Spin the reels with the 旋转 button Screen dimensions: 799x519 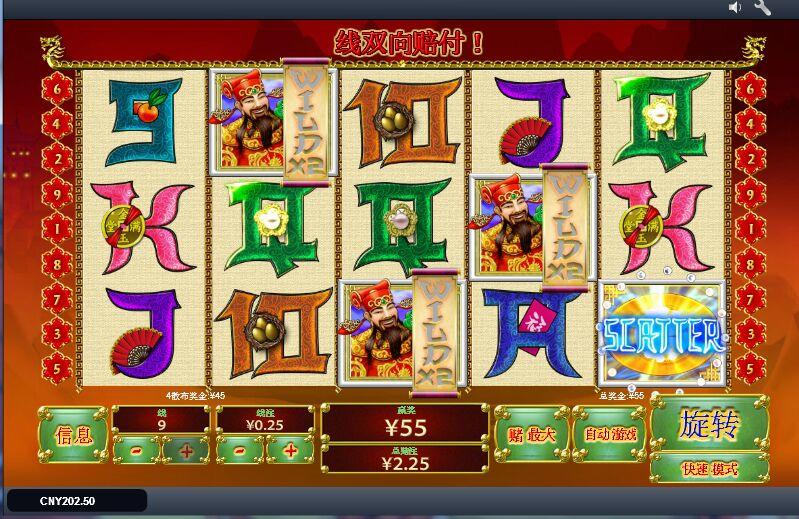pos(709,425)
